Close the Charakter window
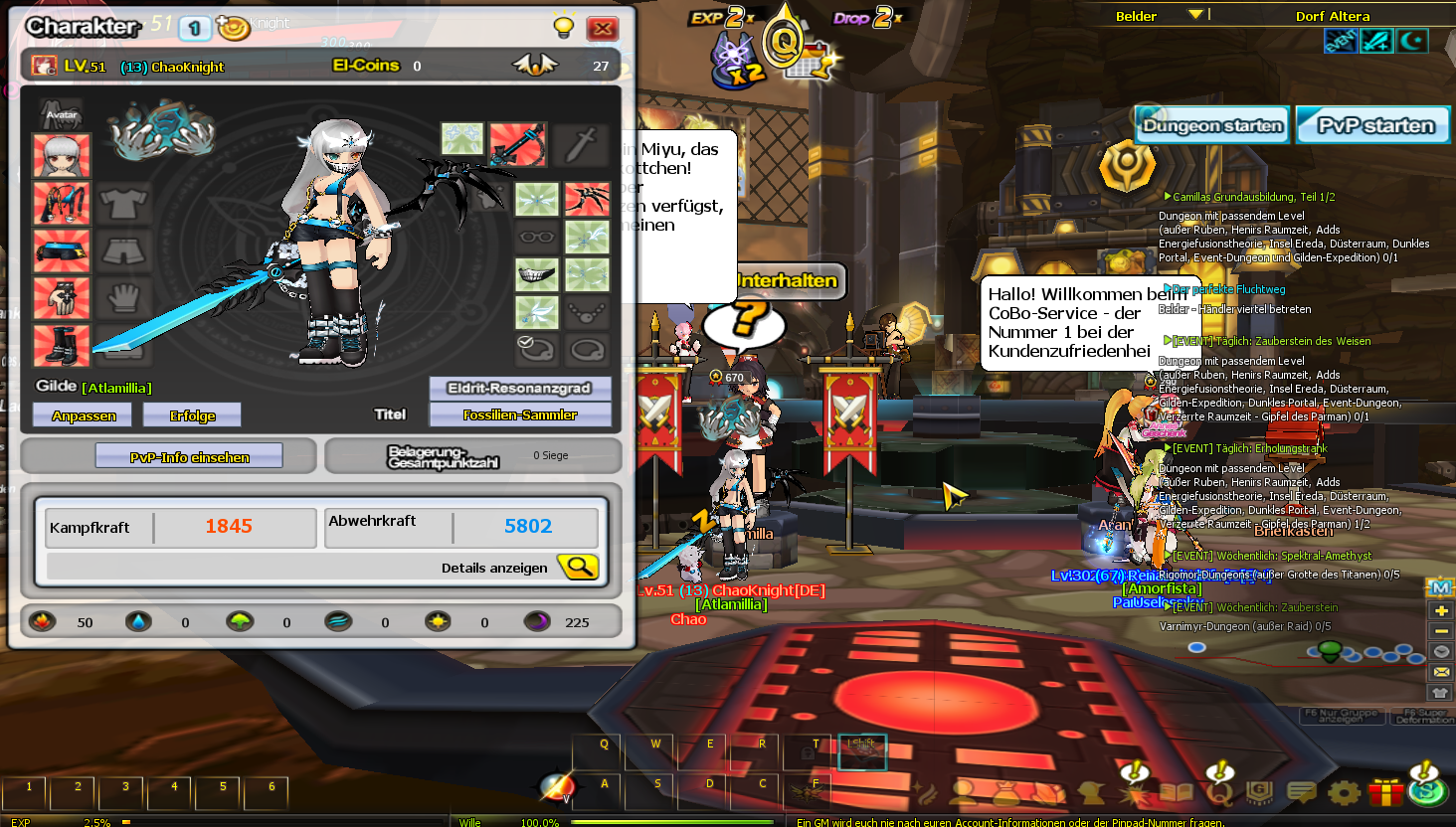Screen dimensions: 1456x827 602,28
